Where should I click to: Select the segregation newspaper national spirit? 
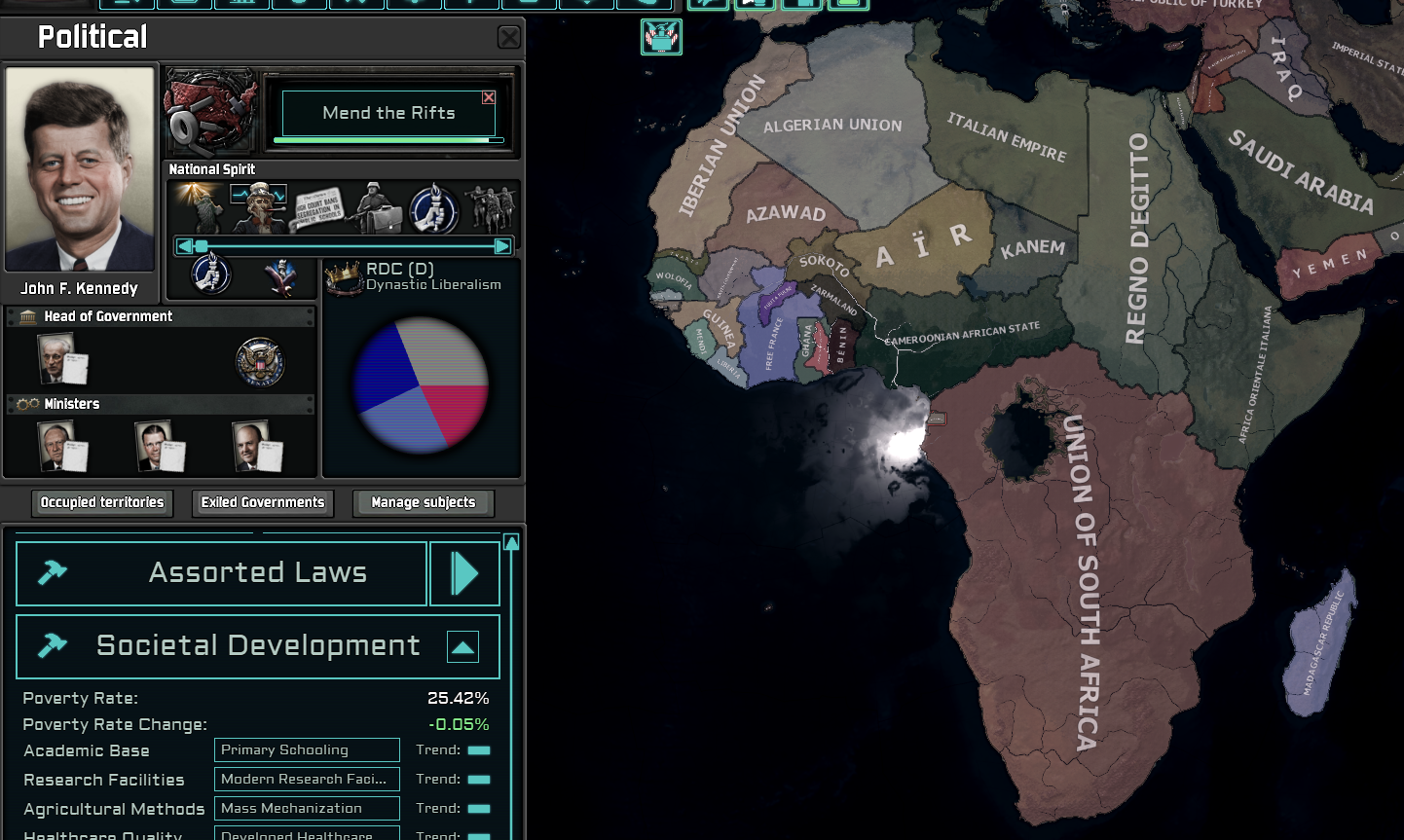(319, 207)
